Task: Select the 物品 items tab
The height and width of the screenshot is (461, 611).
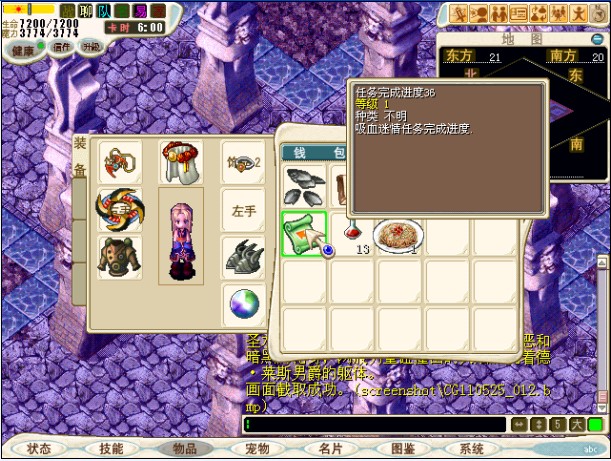Action: click(185, 450)
